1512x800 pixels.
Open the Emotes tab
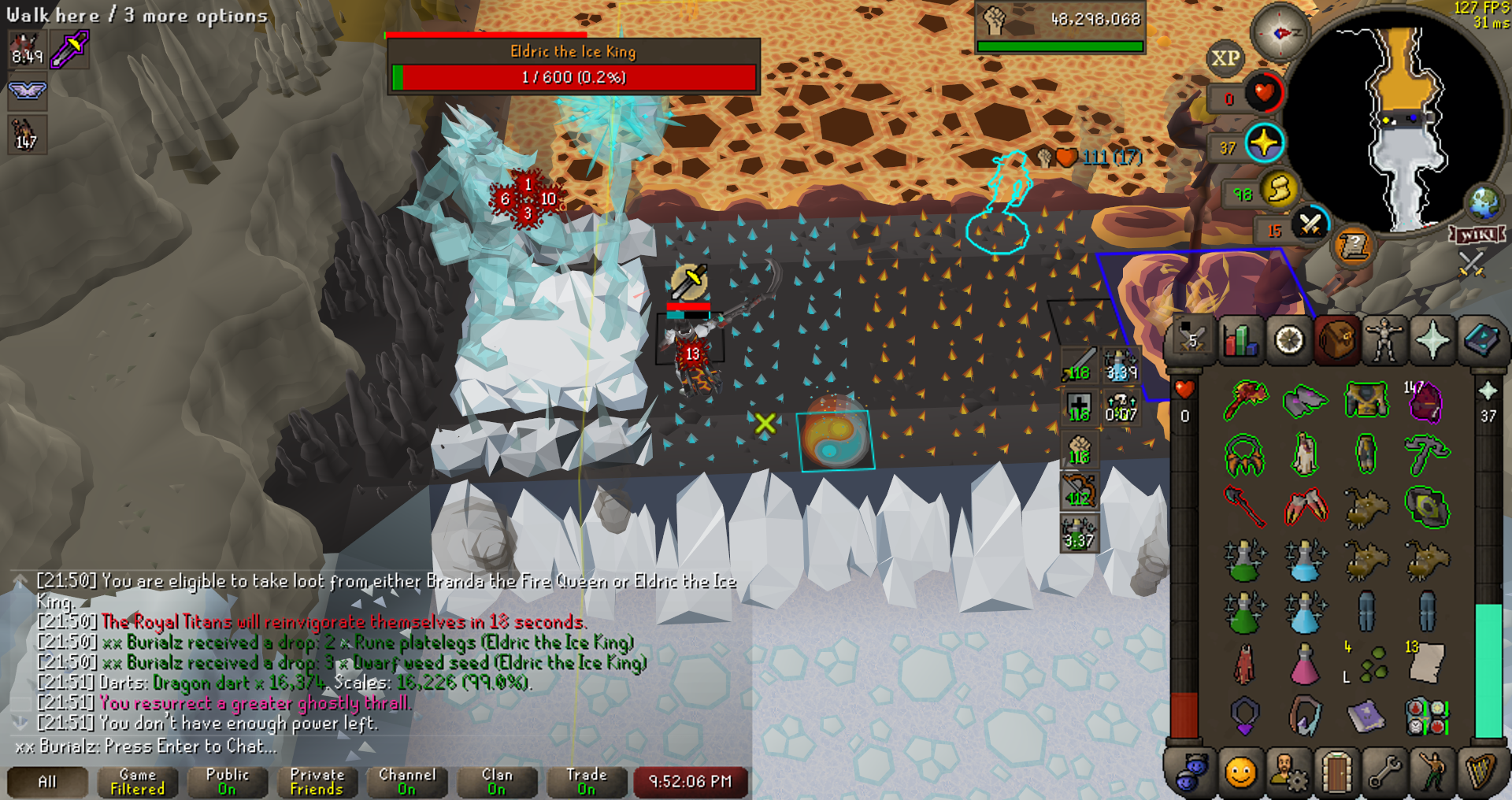1432,772
